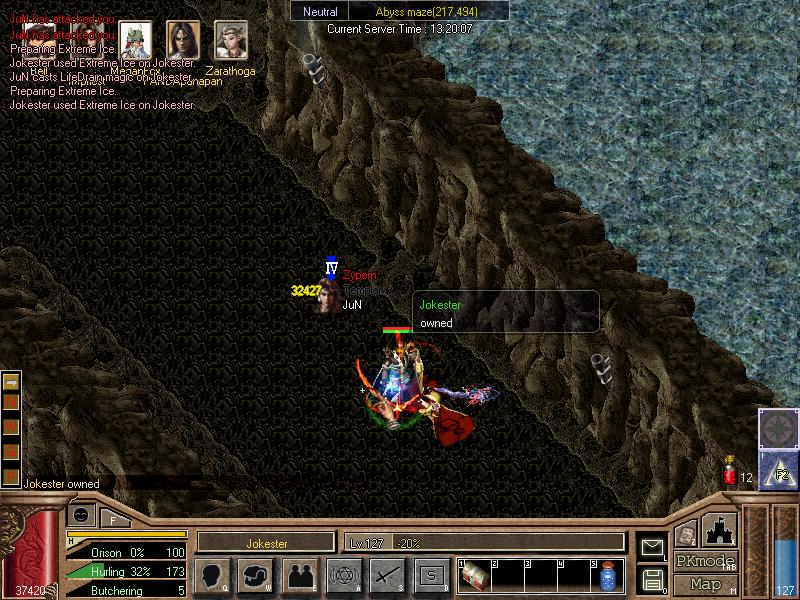Screen dimensions: 800x600
Task: Open the castle guild icon
Action: (x=721, y=529)
